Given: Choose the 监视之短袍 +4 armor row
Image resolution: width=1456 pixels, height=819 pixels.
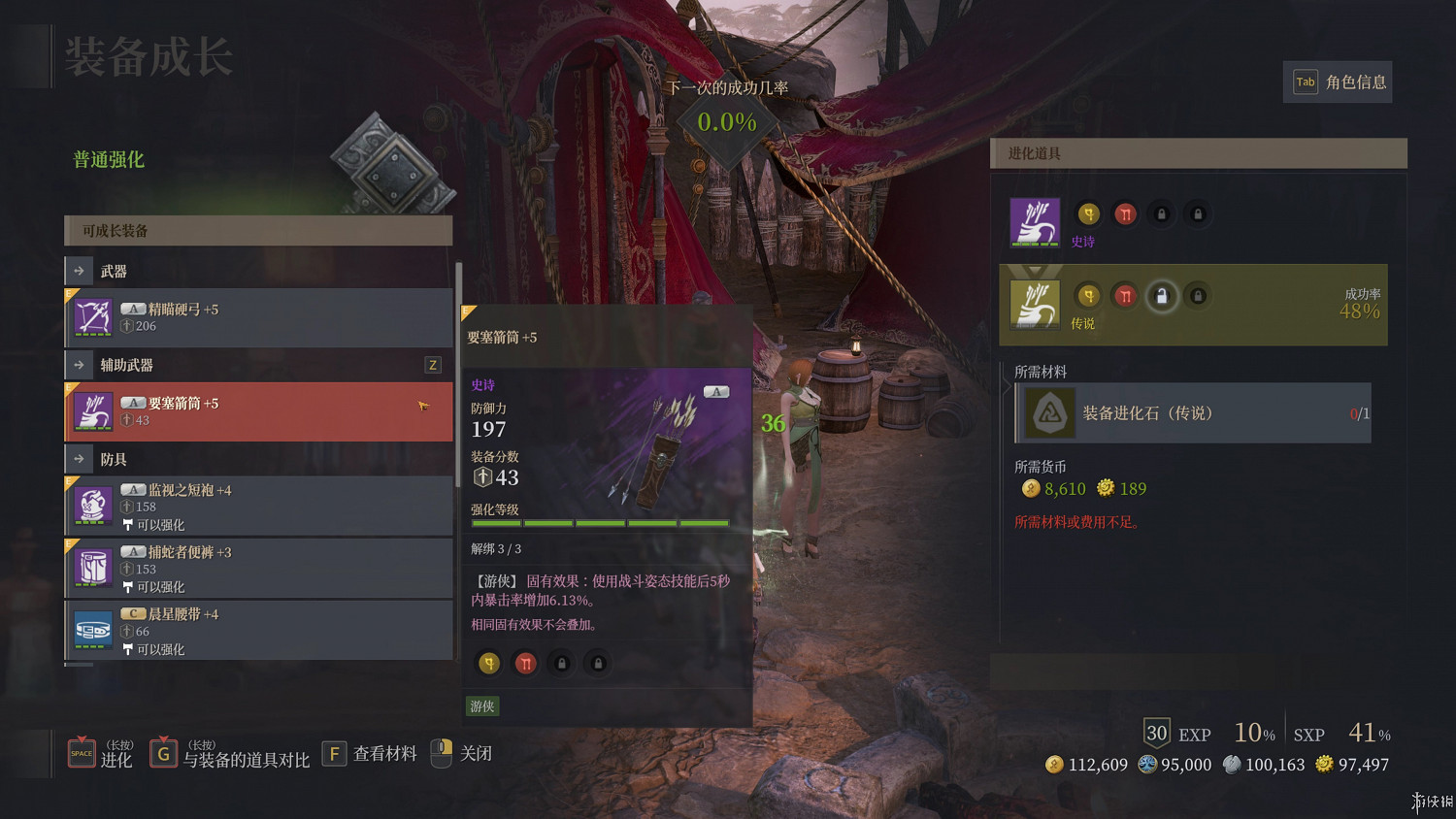Looking at the screenshot, I should (258, 506).
